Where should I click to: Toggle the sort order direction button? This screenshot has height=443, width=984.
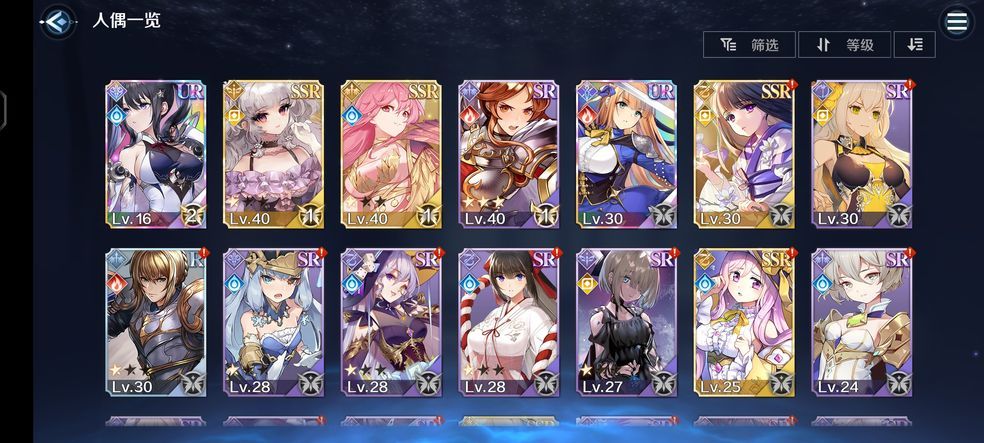click(915, 44)
